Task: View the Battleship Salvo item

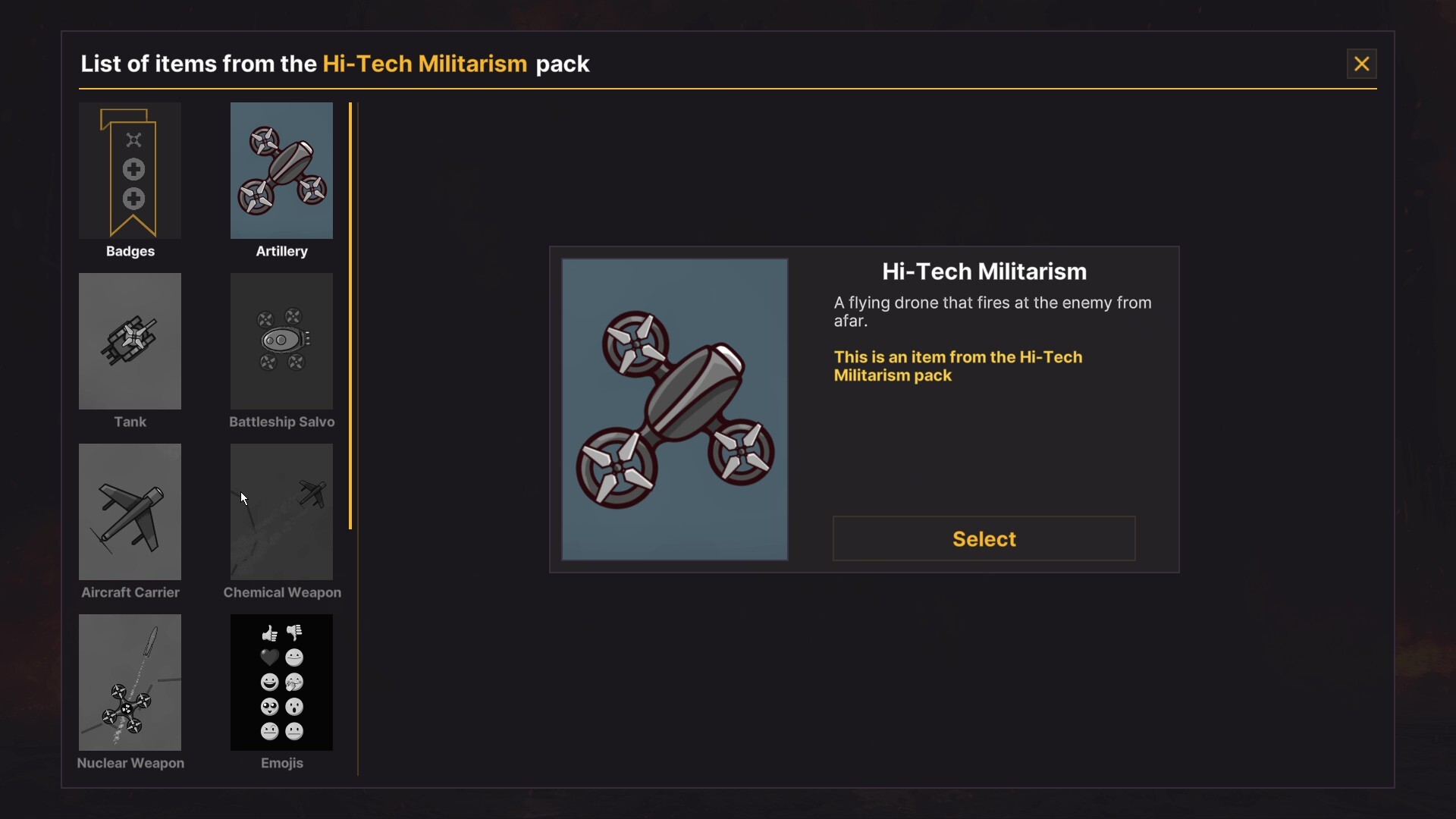Action: [281, 341]
